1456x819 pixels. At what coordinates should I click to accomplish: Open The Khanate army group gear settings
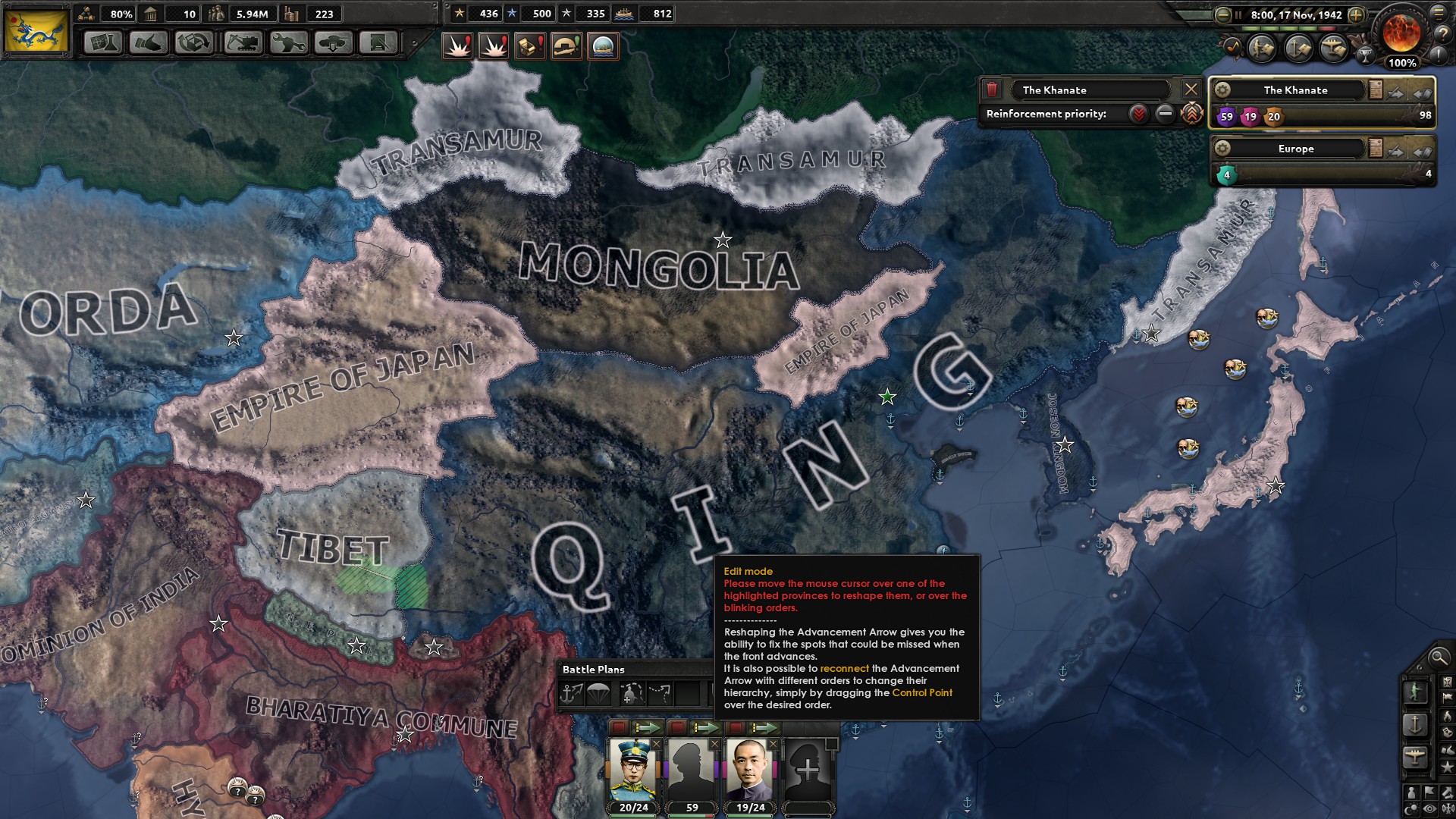click(1223, 89)
